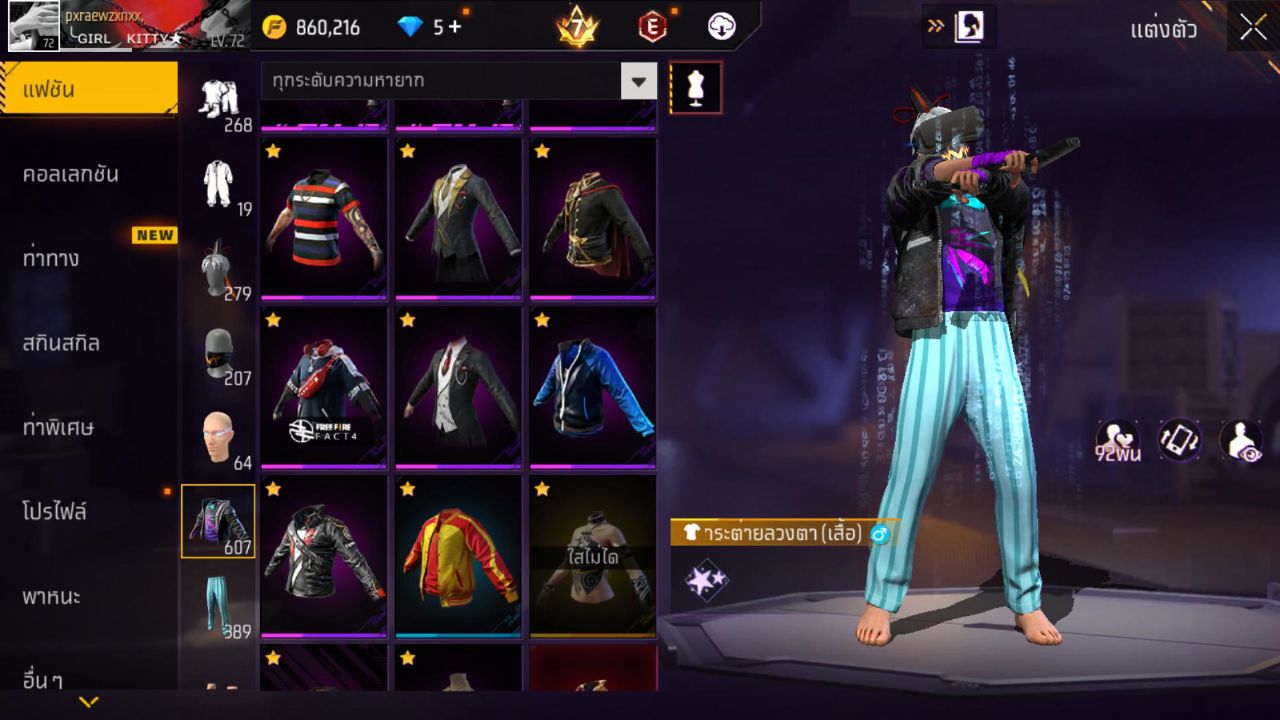Click the Elite Pass E icon
The height and width of the screenshot is (720, 1280).
tap(651, 27)
